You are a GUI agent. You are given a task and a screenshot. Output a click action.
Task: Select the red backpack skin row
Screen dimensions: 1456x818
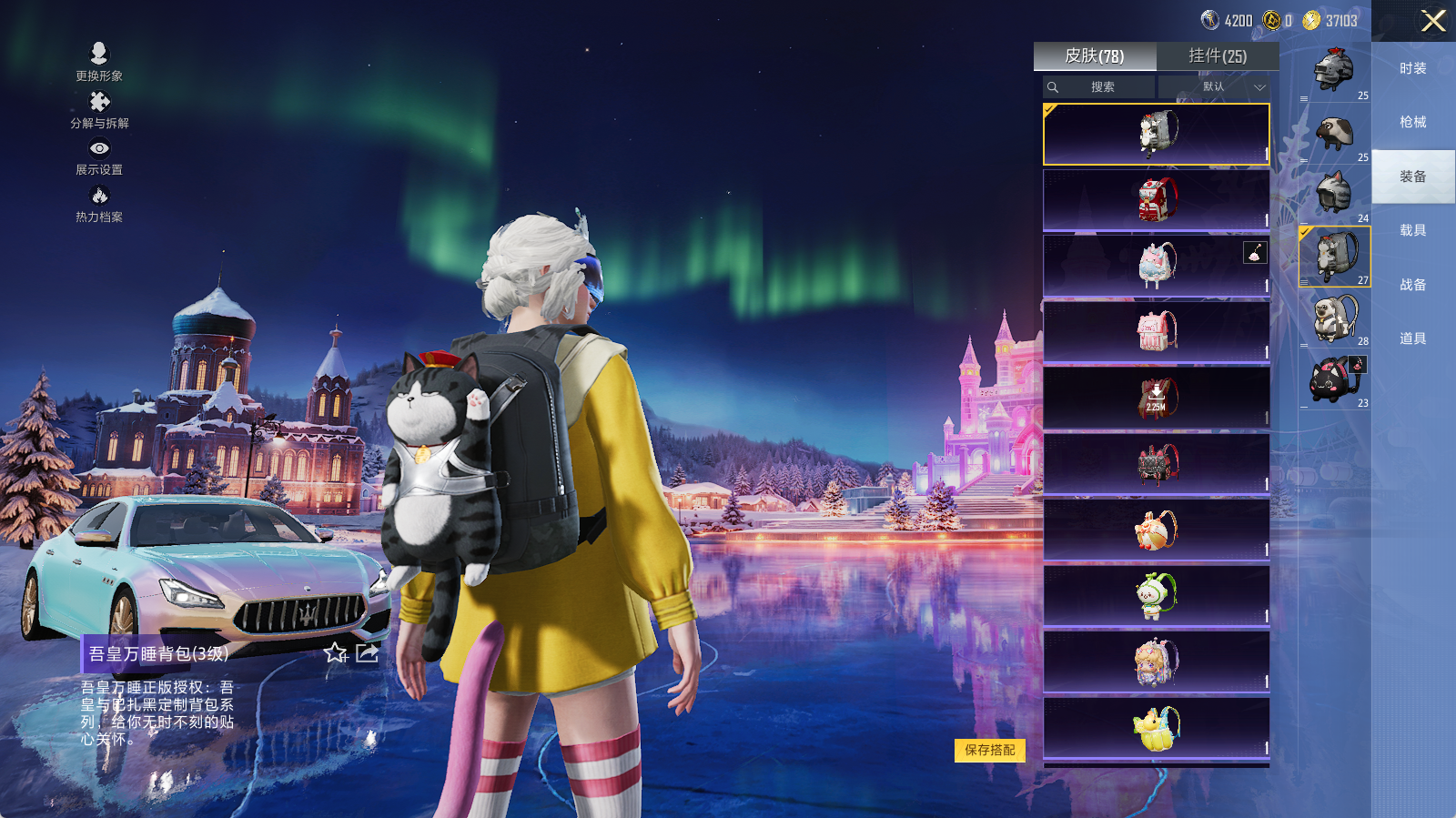pyautogui.click(x=1156, y=200)
